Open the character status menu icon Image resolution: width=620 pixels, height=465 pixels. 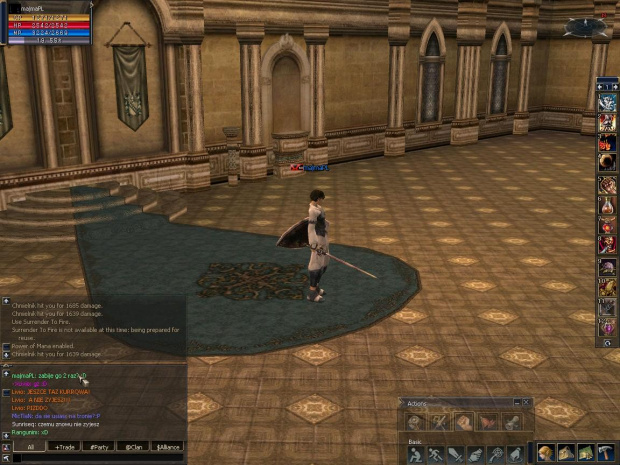[x=548, y=454]
